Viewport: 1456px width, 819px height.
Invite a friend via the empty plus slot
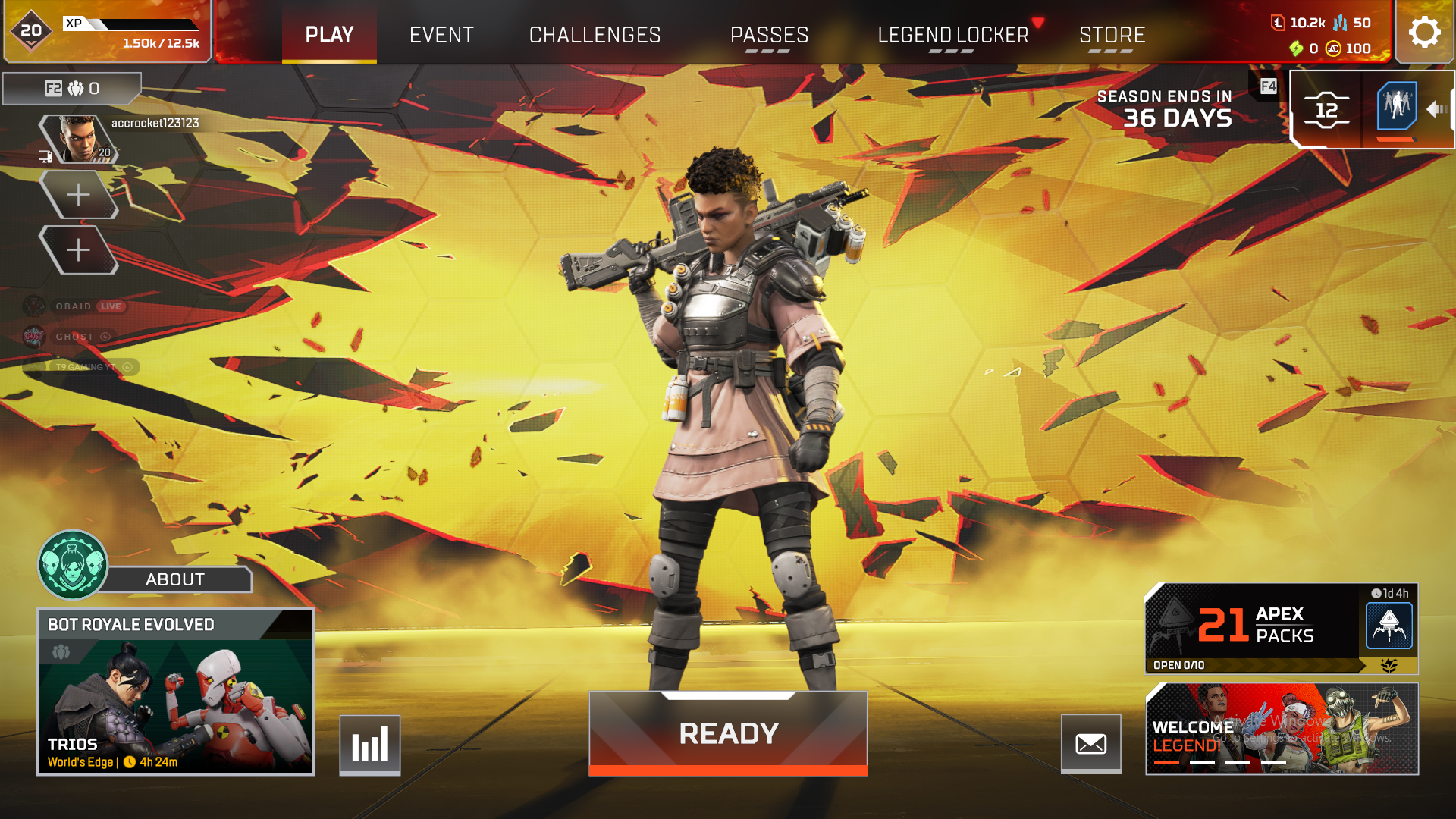click(80, 194)
